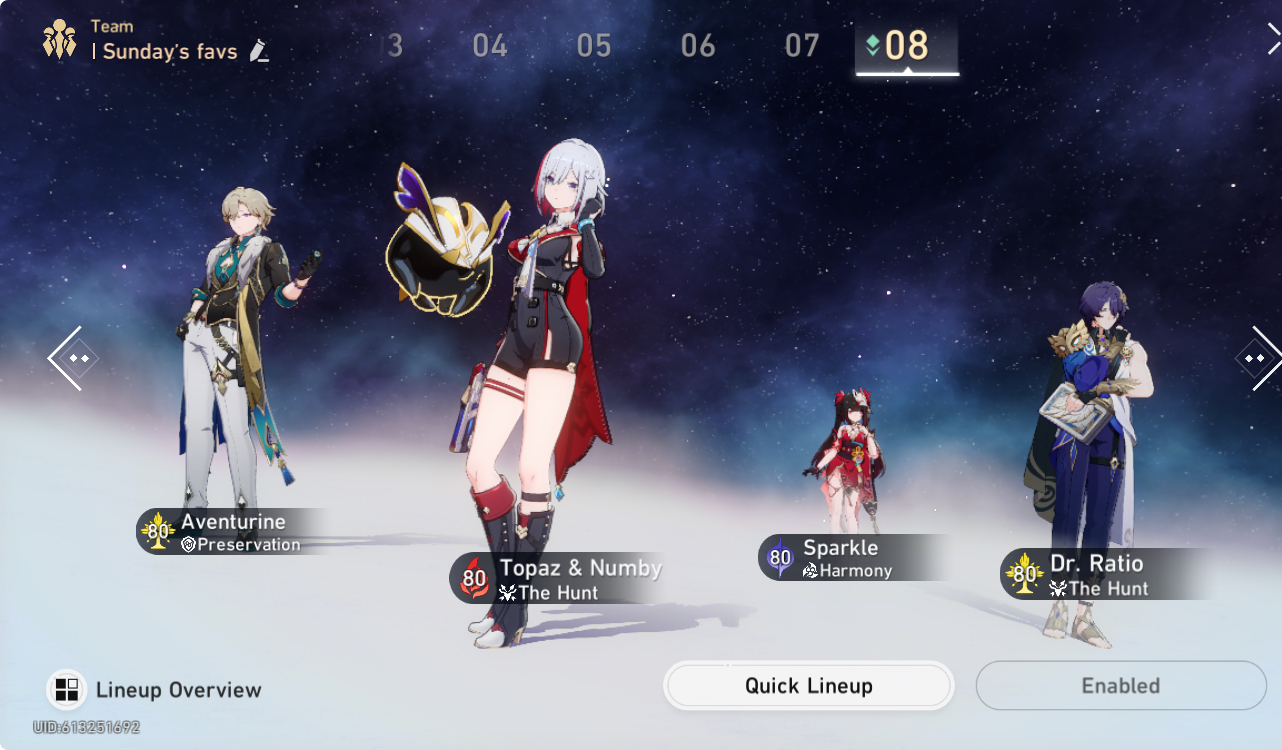Image resolution: width=1282 pixels, height=750 pixels.
Task: Open Lineup Overview via the grid icon
Action: tap(65, 689)
